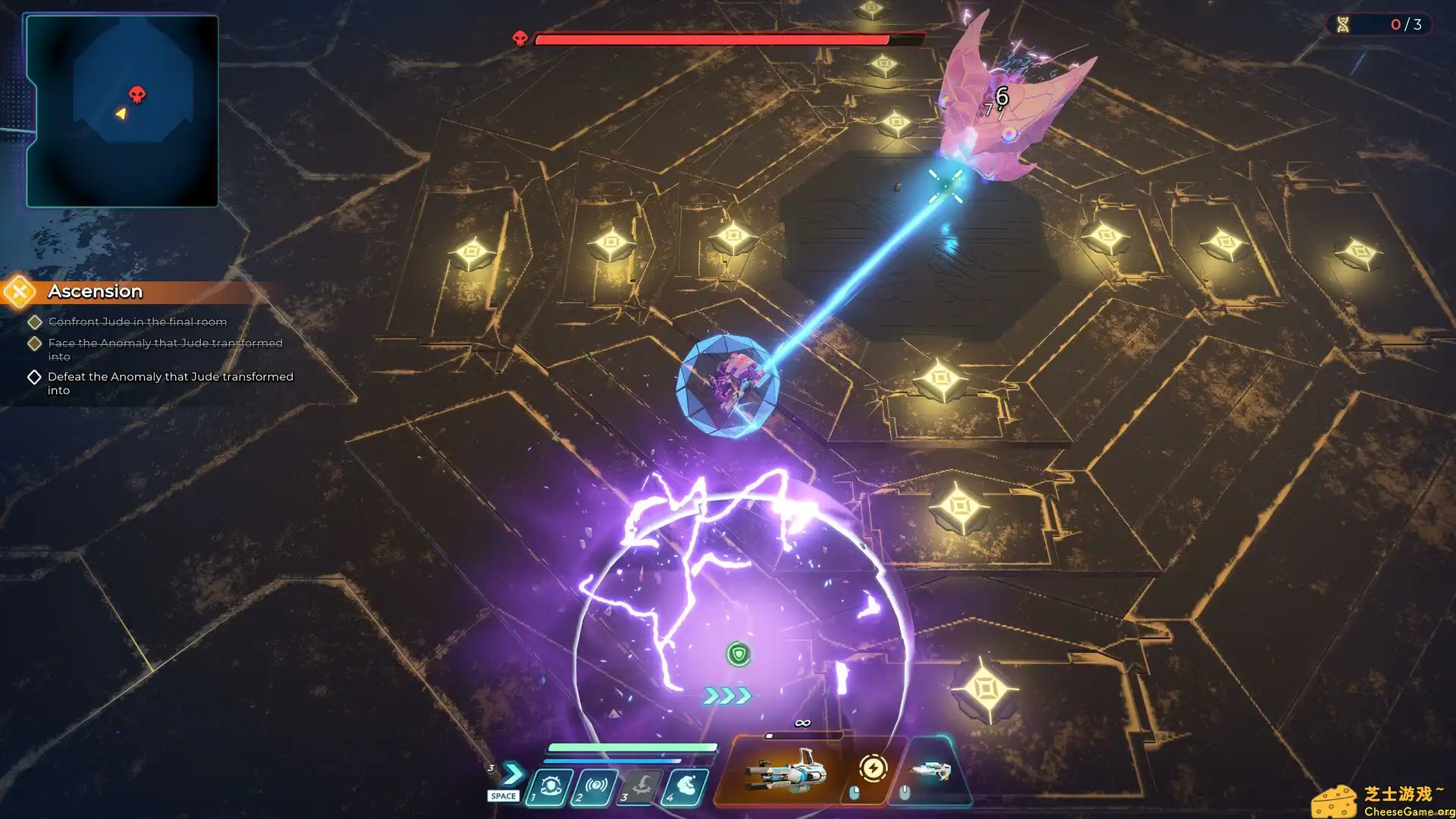The width and height of the screenshot is (1456, 819).
Task: Switch to the secondary blaster weapon
Action: coord(931,772)
